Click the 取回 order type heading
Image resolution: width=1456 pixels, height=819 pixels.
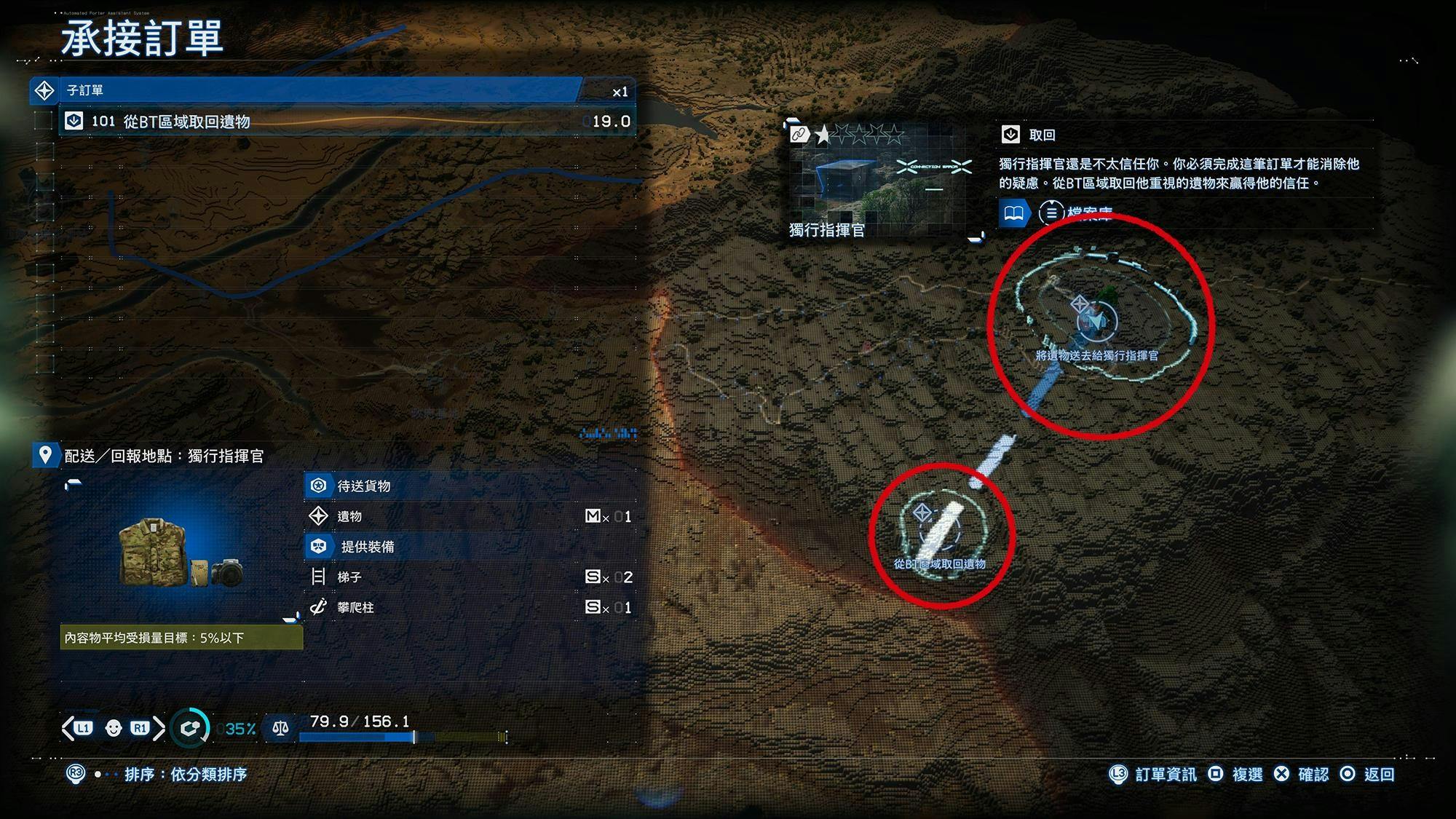tap(1041, 135)
